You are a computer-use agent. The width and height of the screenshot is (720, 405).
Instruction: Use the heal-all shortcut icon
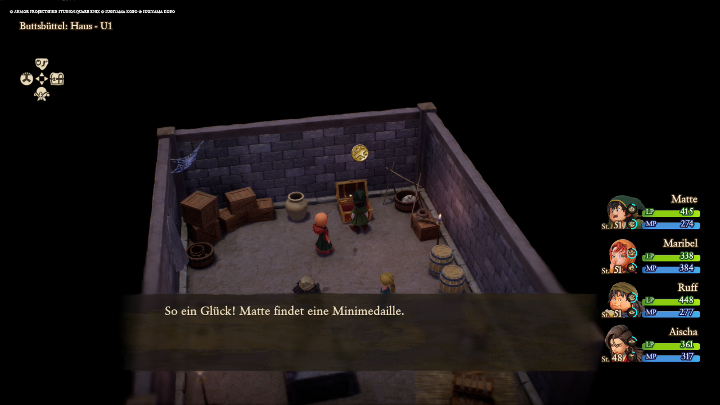(42, 94)
